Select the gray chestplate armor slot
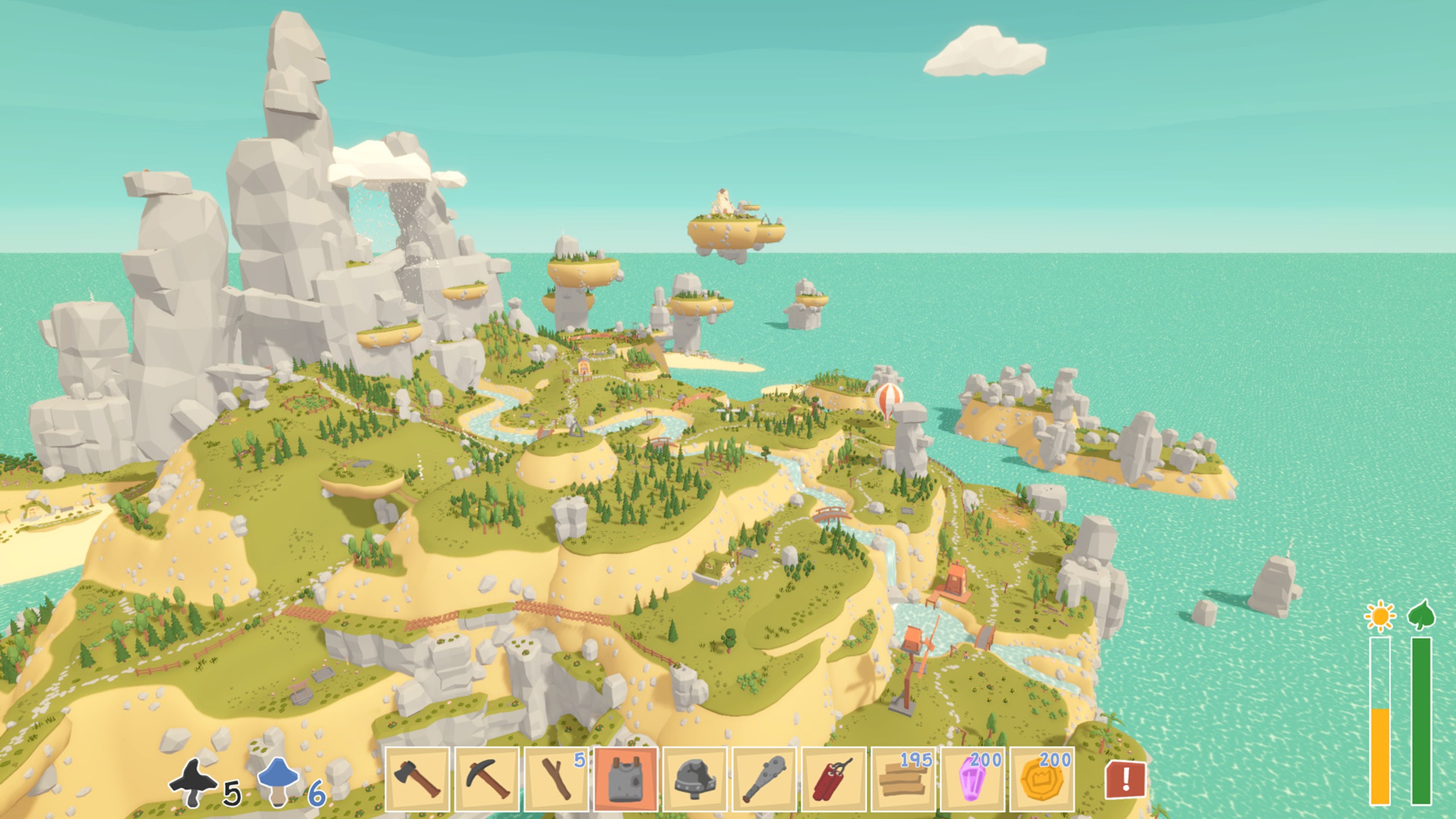Screen dimensions: 1456x819 tap(626, 779)
